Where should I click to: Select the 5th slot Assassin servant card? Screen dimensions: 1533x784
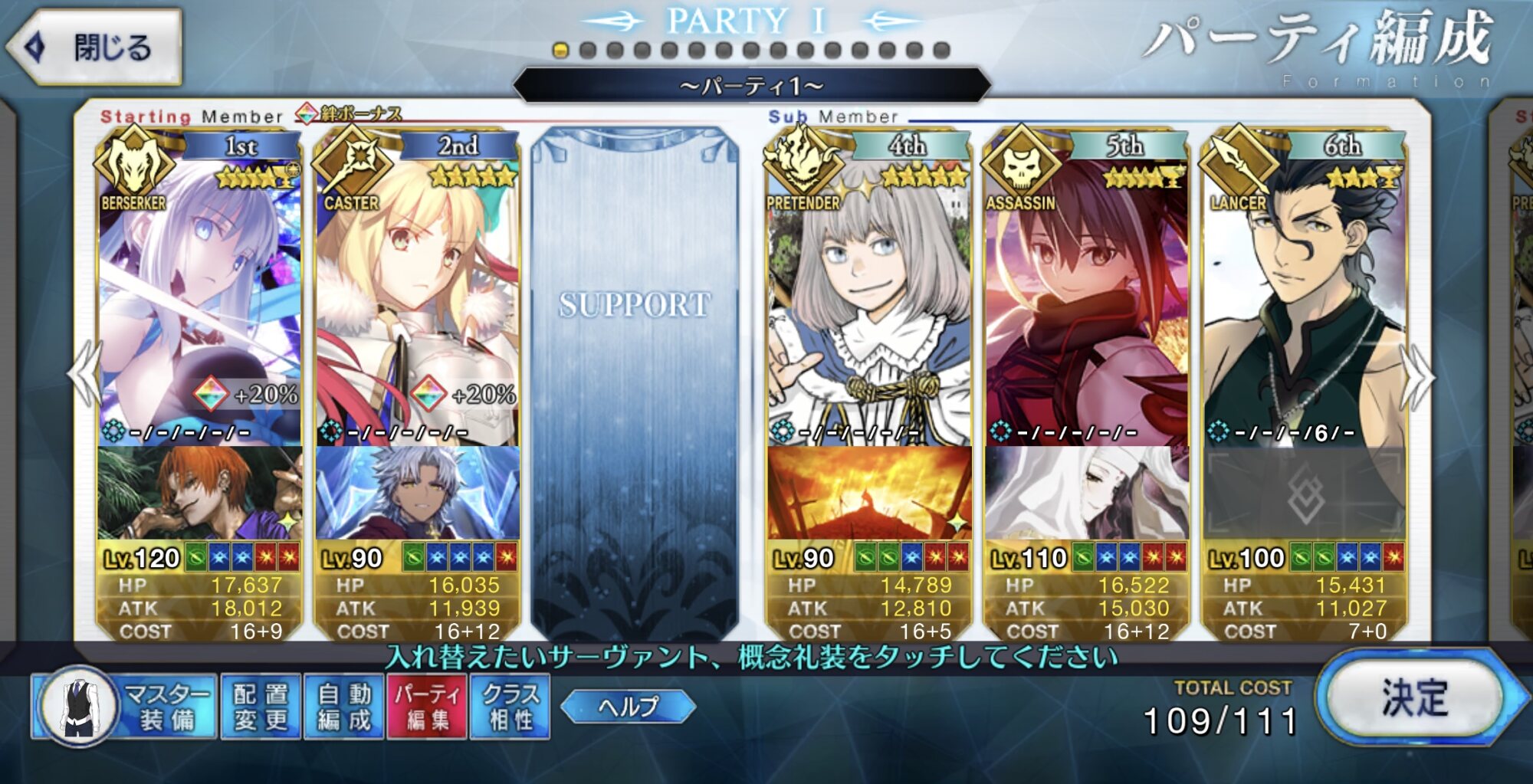tap(1086, 299)
